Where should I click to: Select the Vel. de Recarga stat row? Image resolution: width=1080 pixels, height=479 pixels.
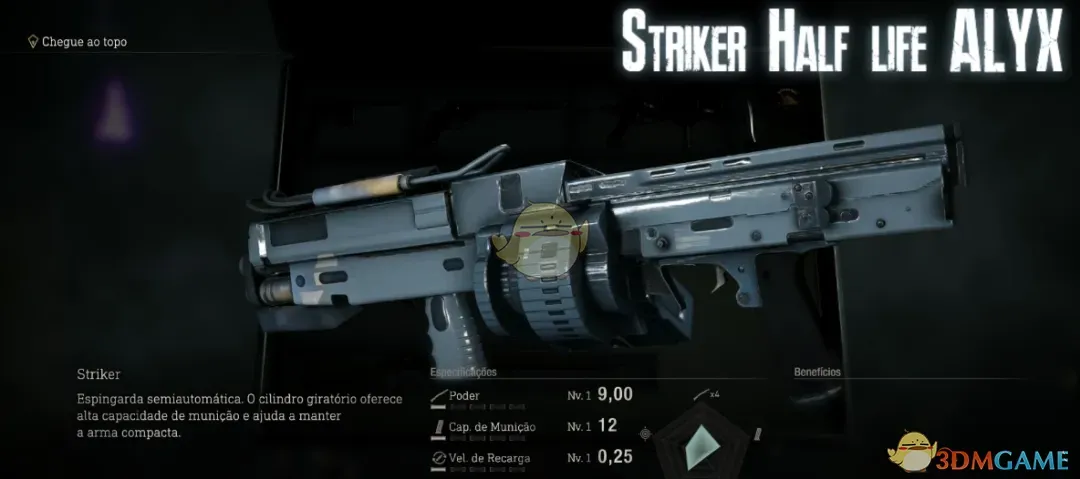coord(531,458)
